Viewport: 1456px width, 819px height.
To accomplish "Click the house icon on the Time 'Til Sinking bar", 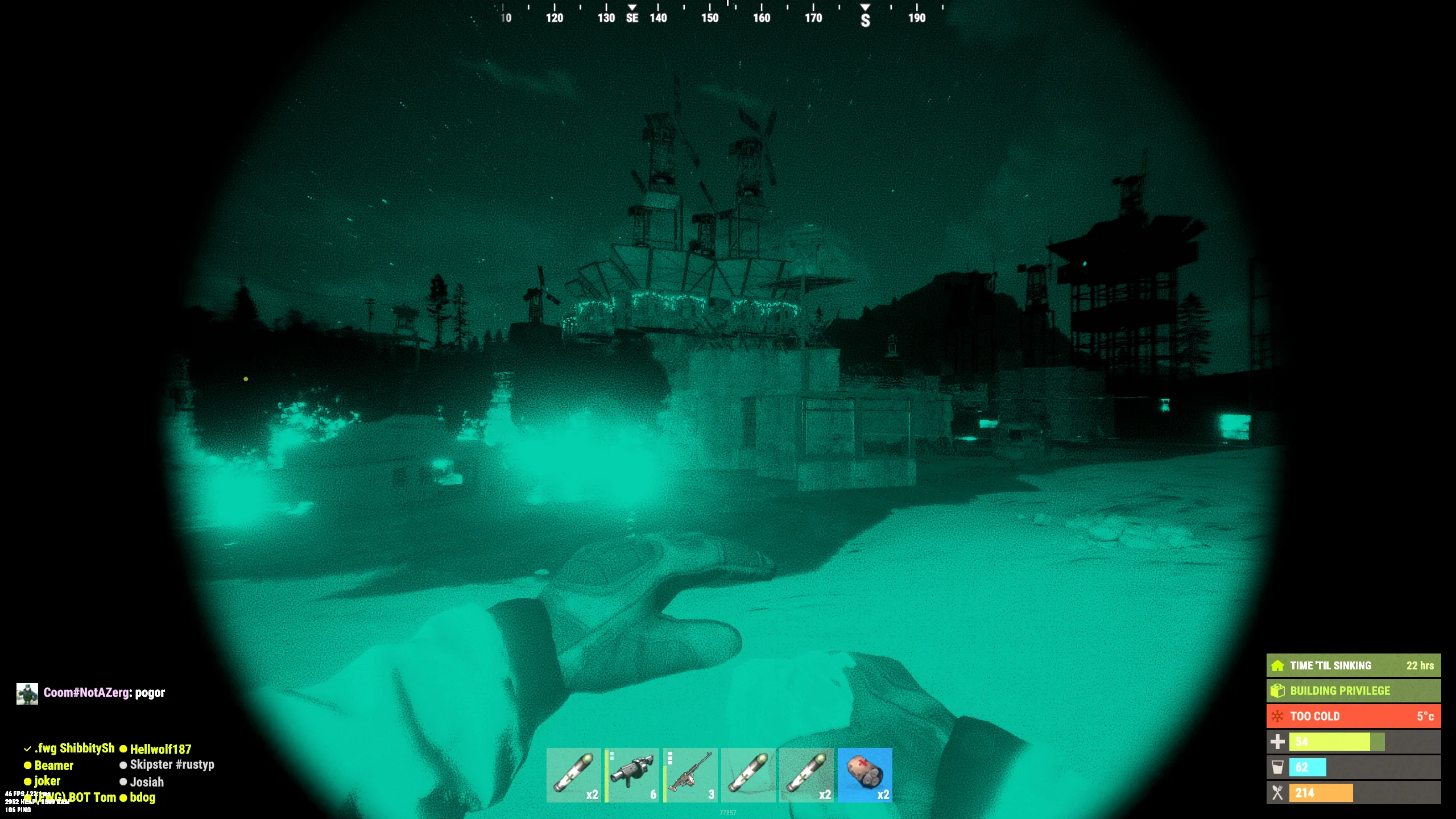I will coord(1279,665).
